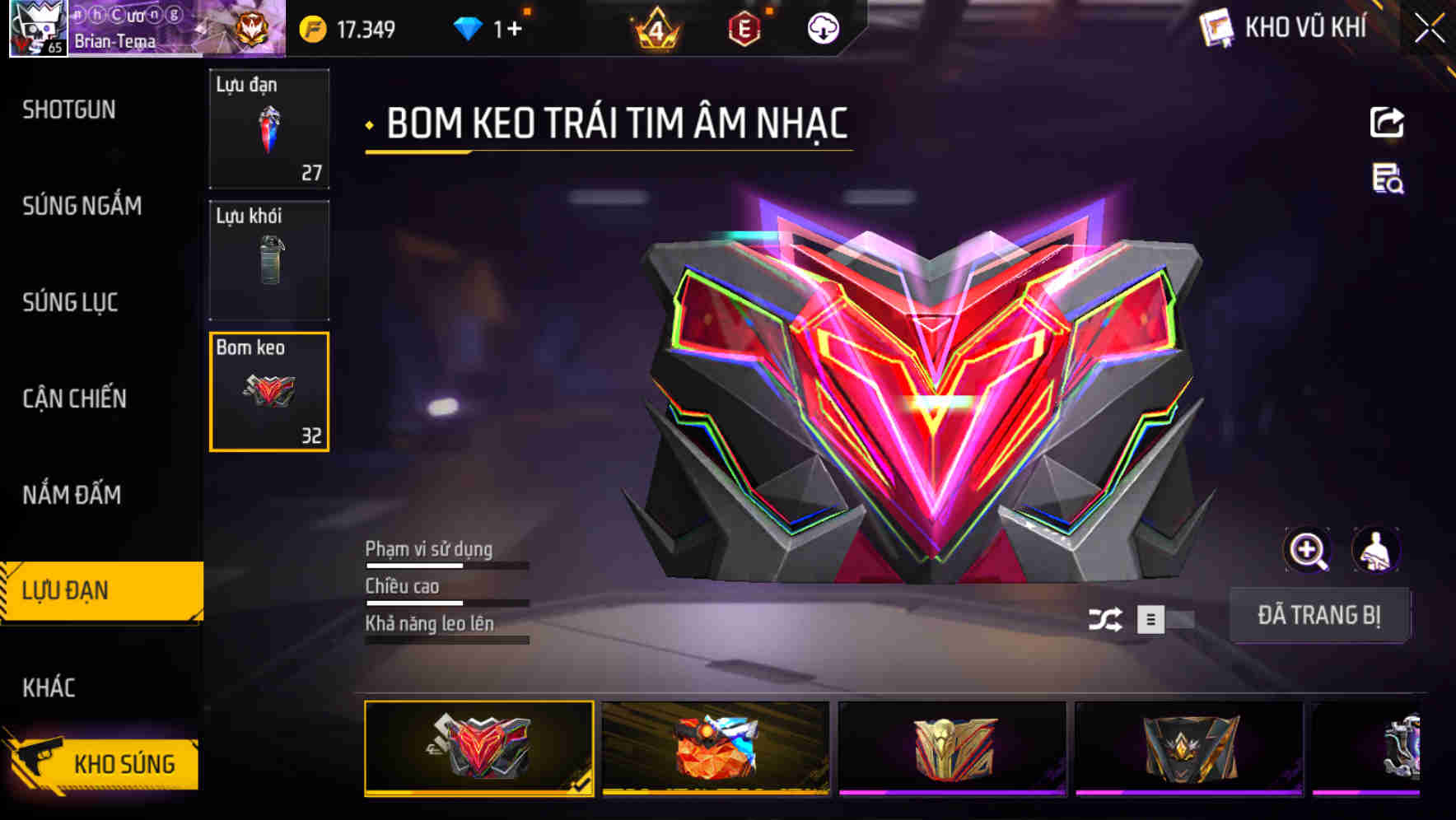Open the share icon for this gluewall skin
The width and height of the screenshot is (1456, 820).
coord(1388,122)
